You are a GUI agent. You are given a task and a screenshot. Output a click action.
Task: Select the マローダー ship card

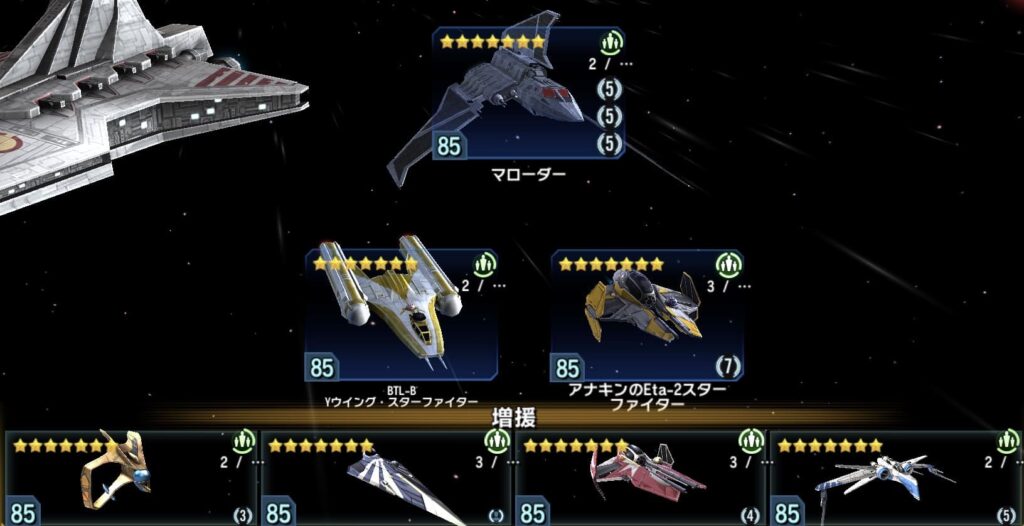pos(528,96)
